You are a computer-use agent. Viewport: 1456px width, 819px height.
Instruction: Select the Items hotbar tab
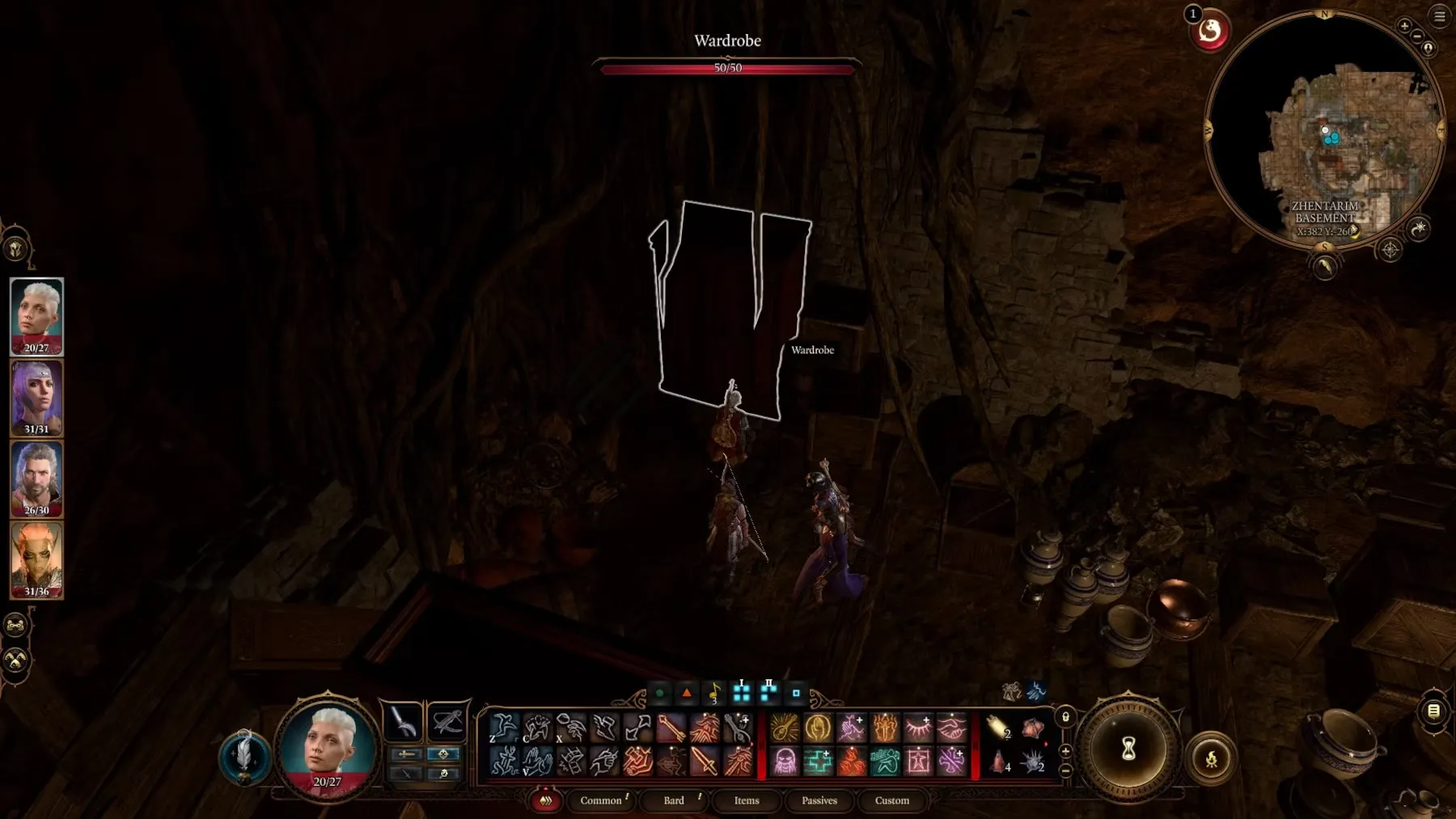tap(747, 800)
